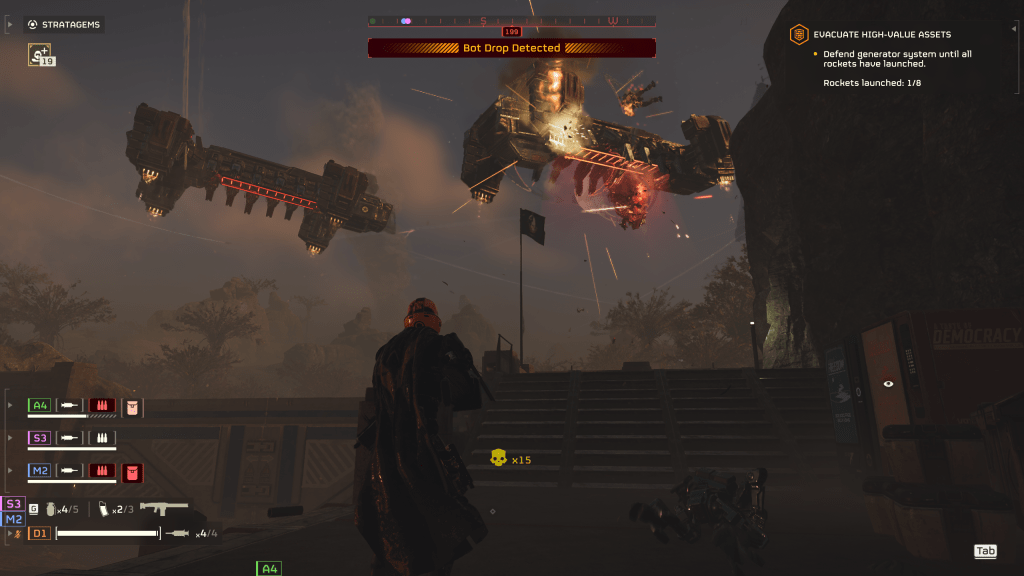The image size is (1024, 576).
Task: Select the equipped rifle weapon icon
Action: coord(163,508)
